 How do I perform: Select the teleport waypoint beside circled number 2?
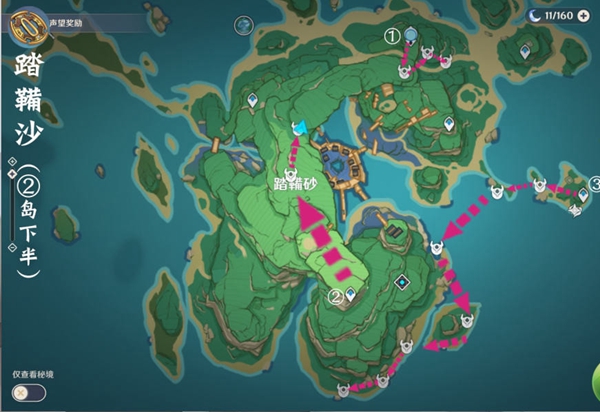coord(352,295)
